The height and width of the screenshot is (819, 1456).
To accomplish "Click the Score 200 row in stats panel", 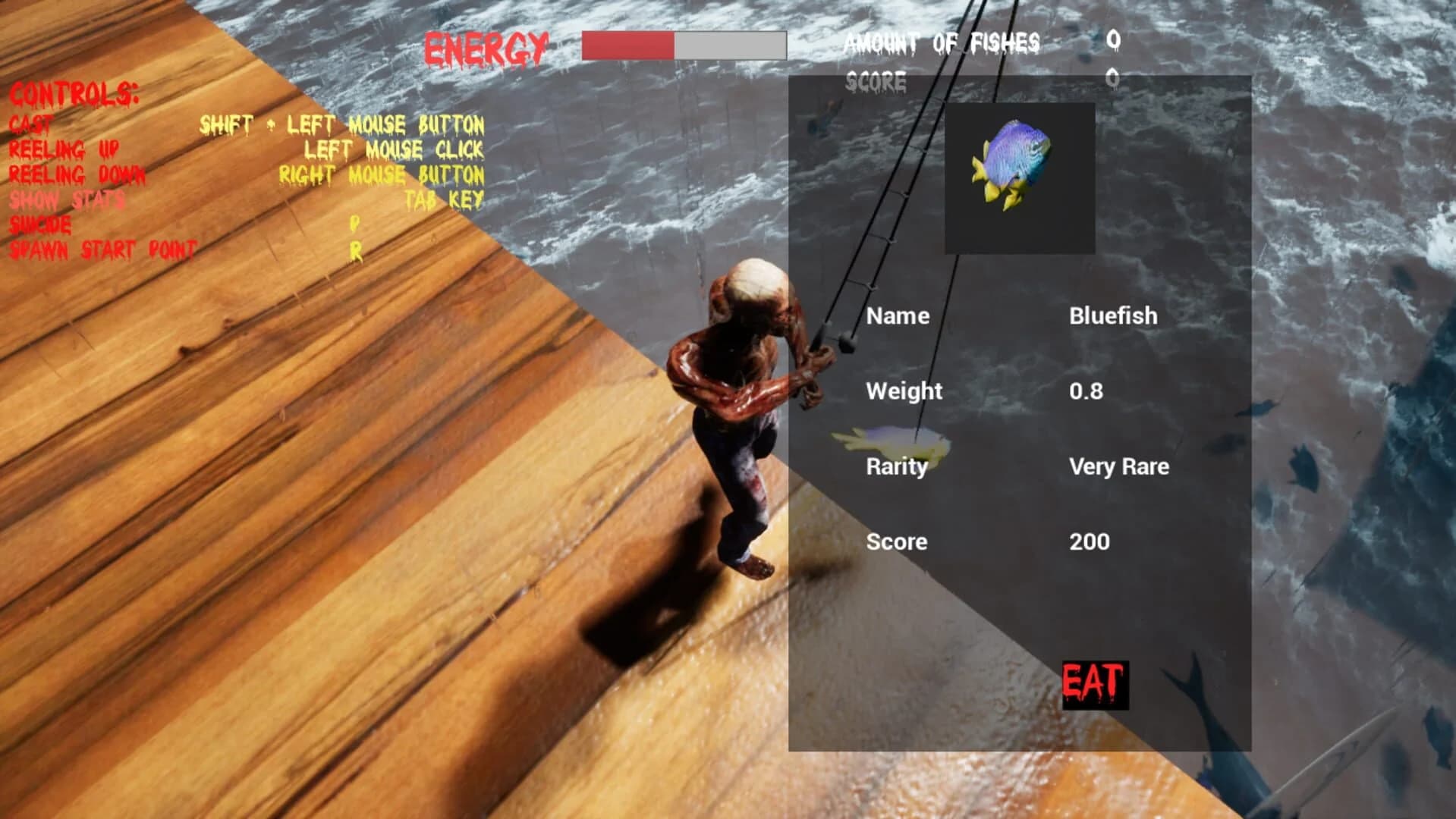I will 897,541.
